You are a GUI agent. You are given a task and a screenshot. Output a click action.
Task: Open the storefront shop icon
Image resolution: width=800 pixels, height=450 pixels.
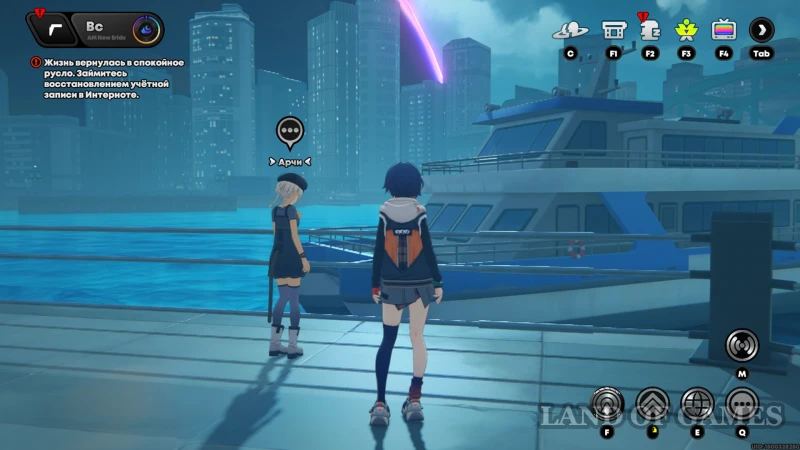(x=613, y=30)
